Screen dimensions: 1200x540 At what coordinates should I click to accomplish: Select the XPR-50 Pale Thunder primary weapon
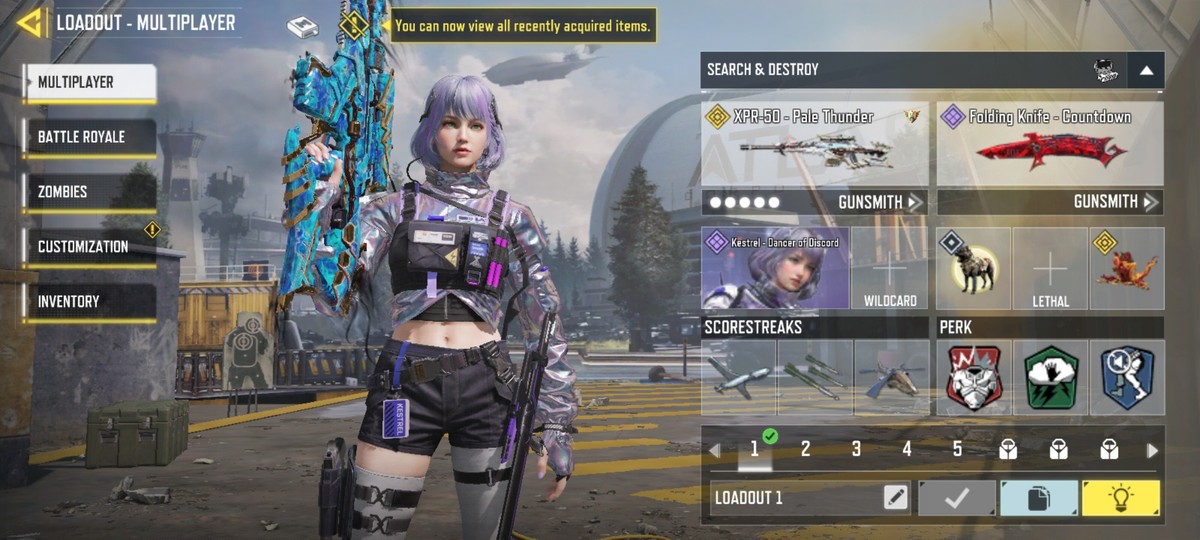click(x=814, y=143)
